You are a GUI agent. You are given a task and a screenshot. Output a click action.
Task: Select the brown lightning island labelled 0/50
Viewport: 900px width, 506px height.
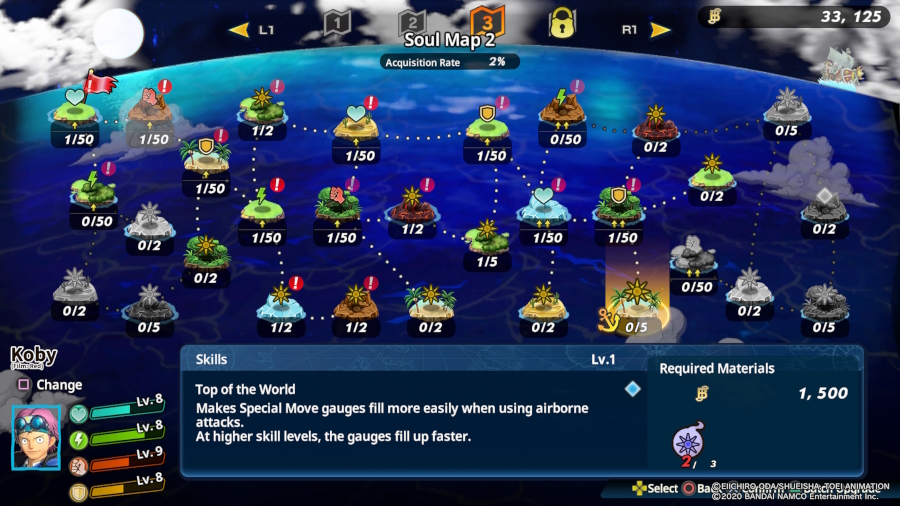pos(563,112)
